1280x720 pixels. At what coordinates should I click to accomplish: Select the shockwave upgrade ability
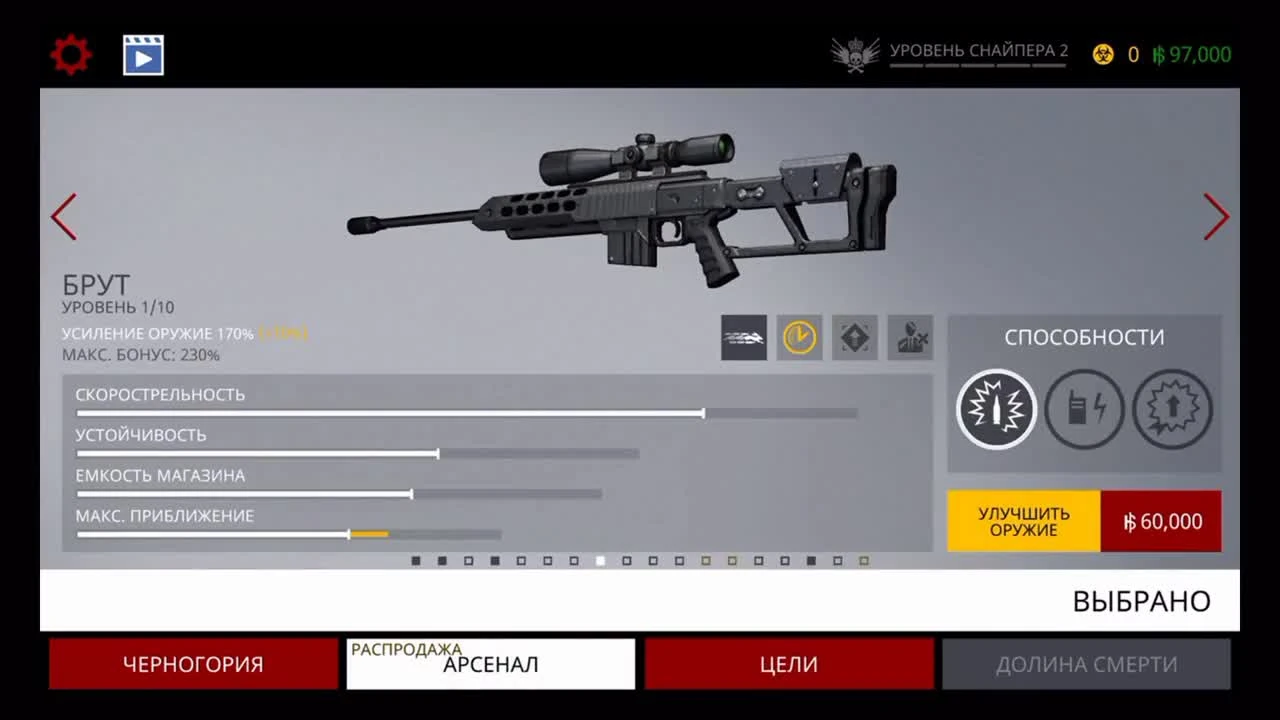pyautogui.click(x=1172, y=409)
